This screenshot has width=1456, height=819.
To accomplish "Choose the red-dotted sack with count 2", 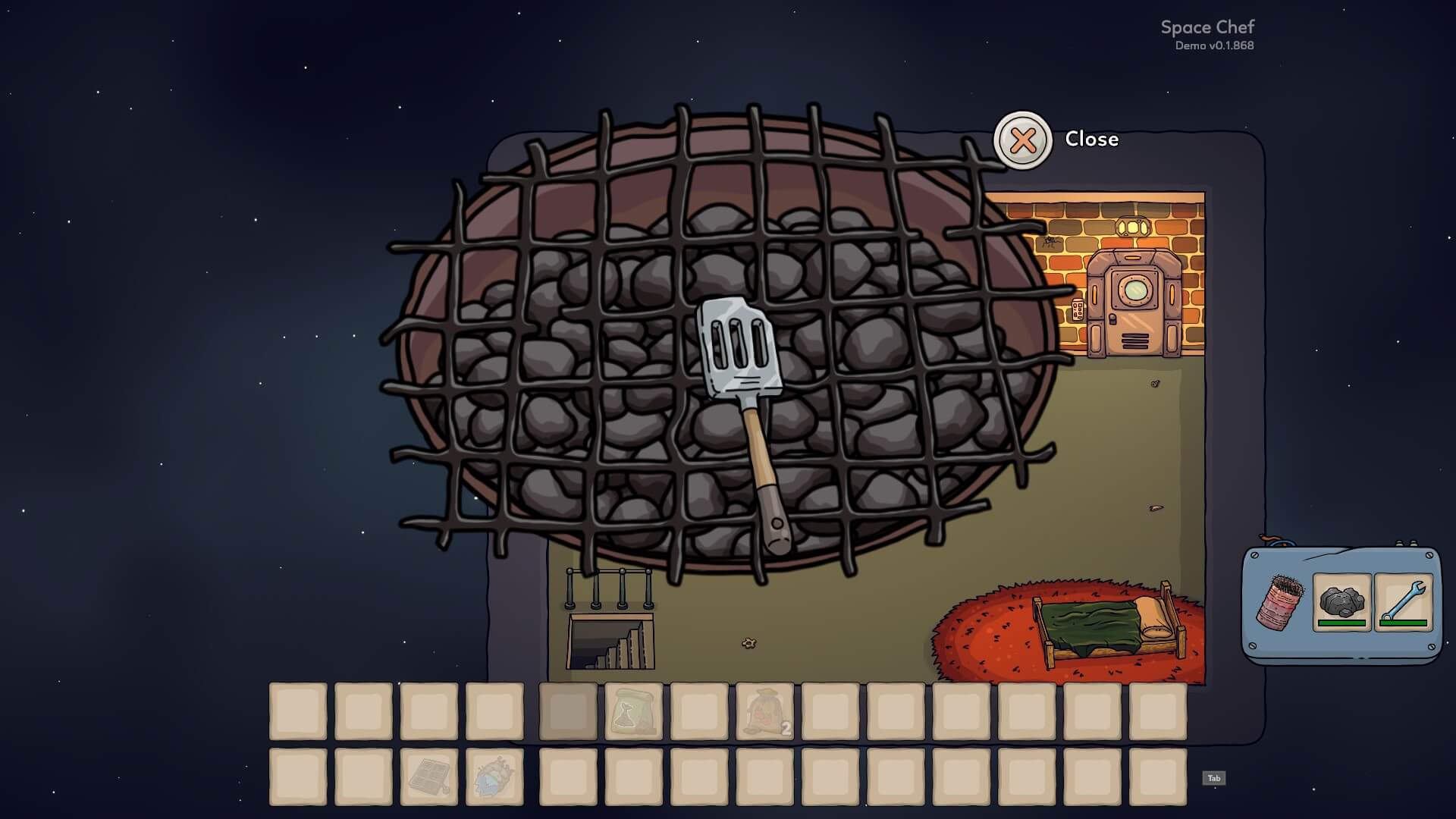I will [x=764, y=711].
